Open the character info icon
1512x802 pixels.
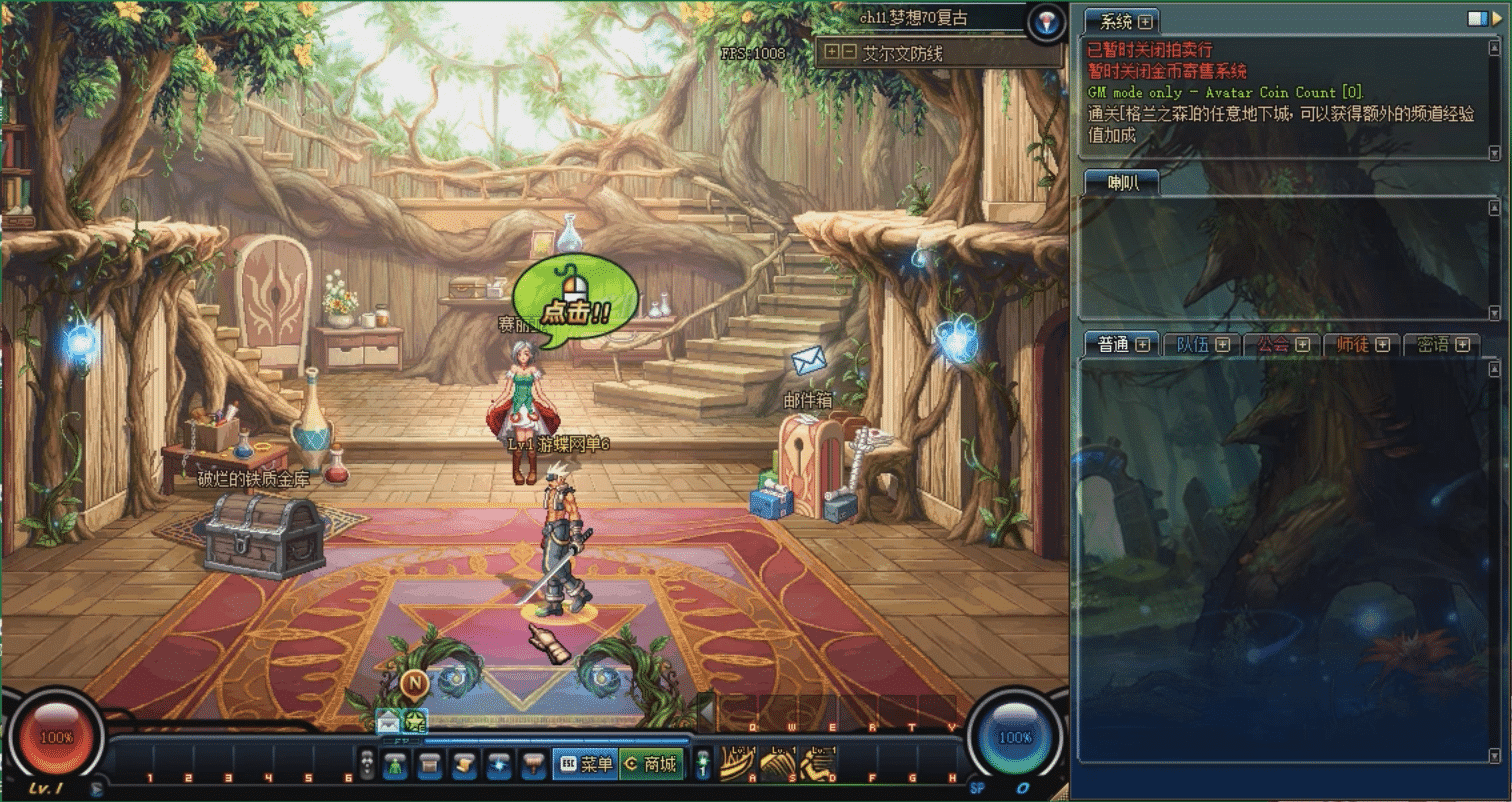(x=396, y=765)
